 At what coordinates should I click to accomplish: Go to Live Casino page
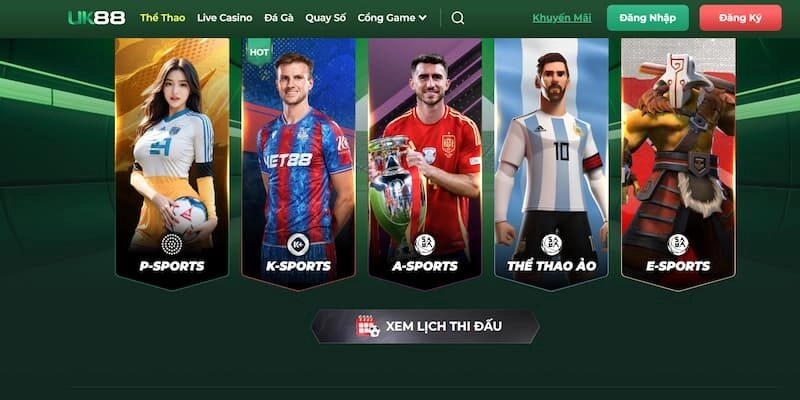(224, 18)
